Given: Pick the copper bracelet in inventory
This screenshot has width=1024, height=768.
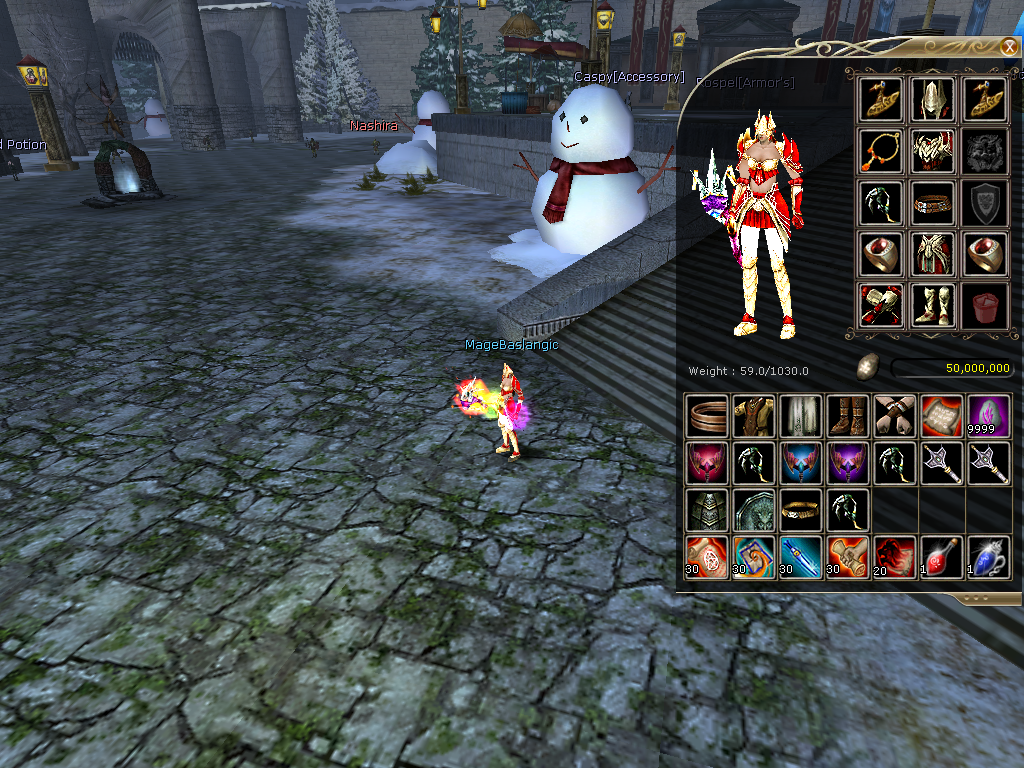Looking at the screenshot, I should pos(707,416).
